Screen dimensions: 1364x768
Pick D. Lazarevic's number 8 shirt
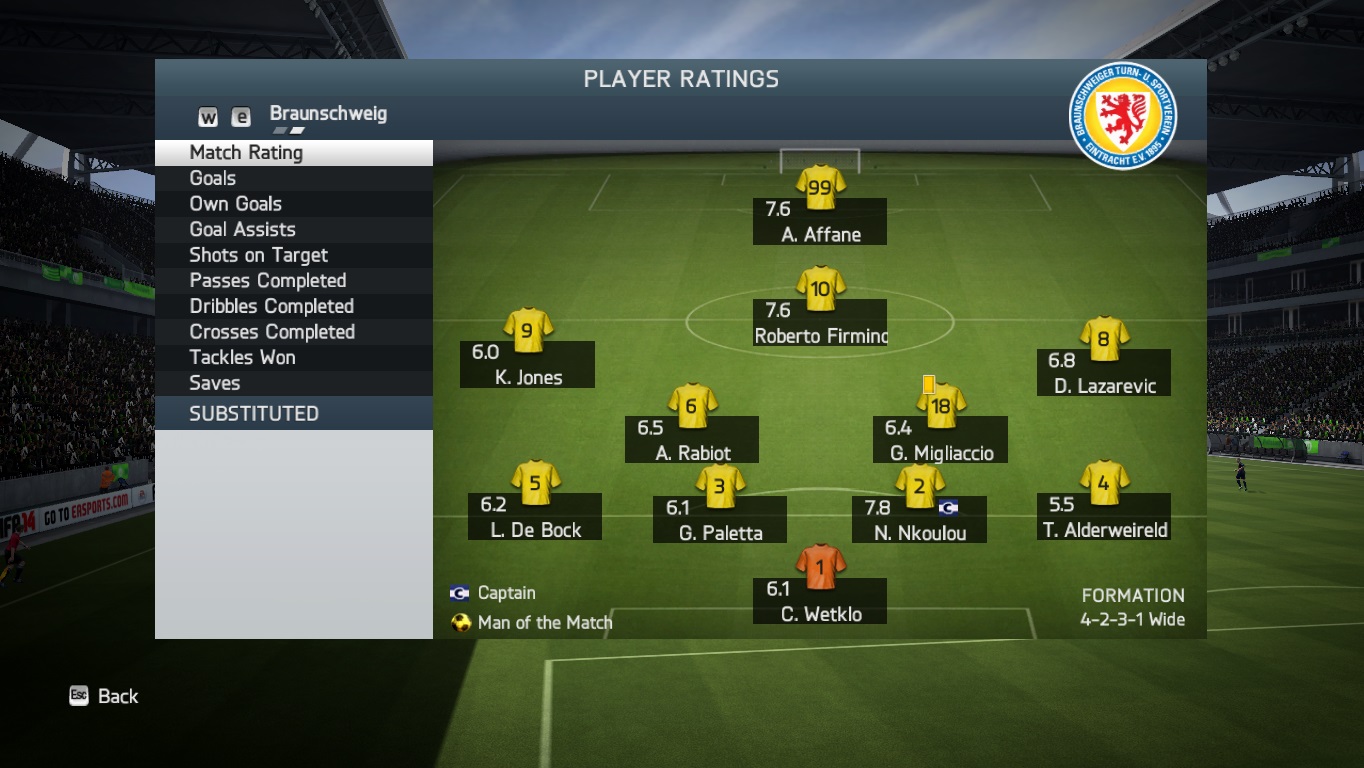1103,340
